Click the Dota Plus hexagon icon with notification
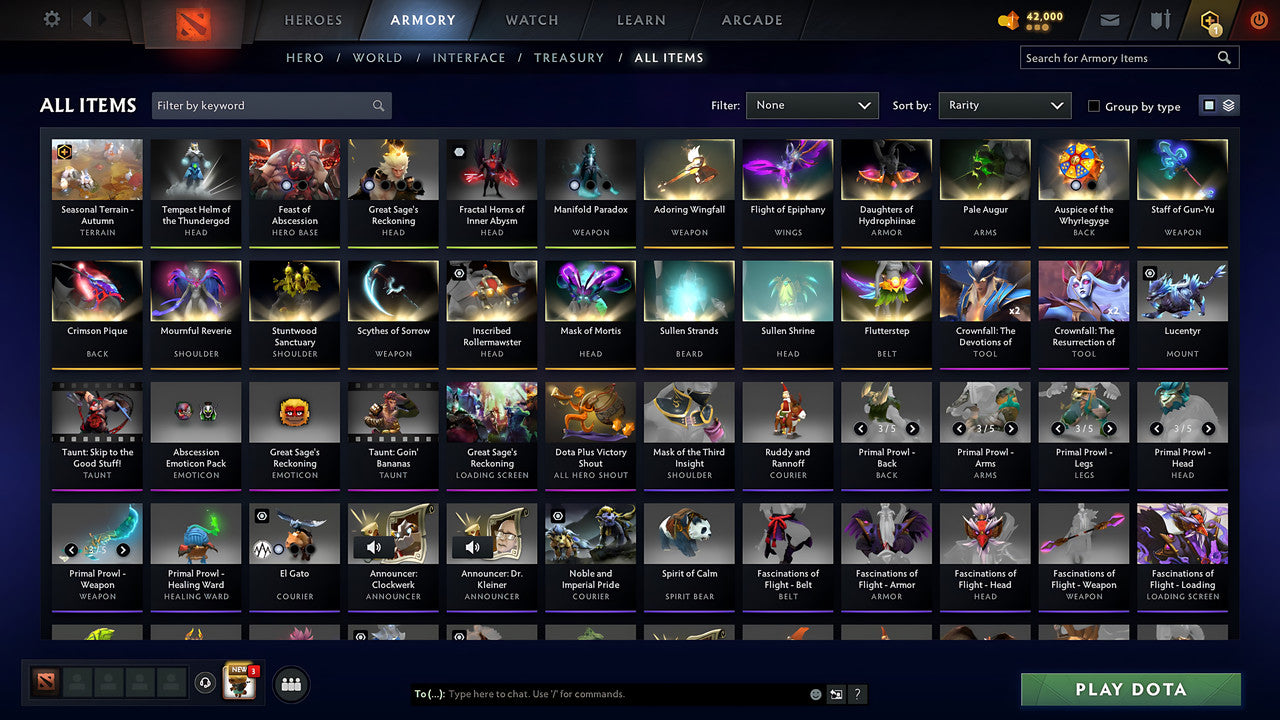This screenshot has width=1280, height=720. click(1209, 18)
